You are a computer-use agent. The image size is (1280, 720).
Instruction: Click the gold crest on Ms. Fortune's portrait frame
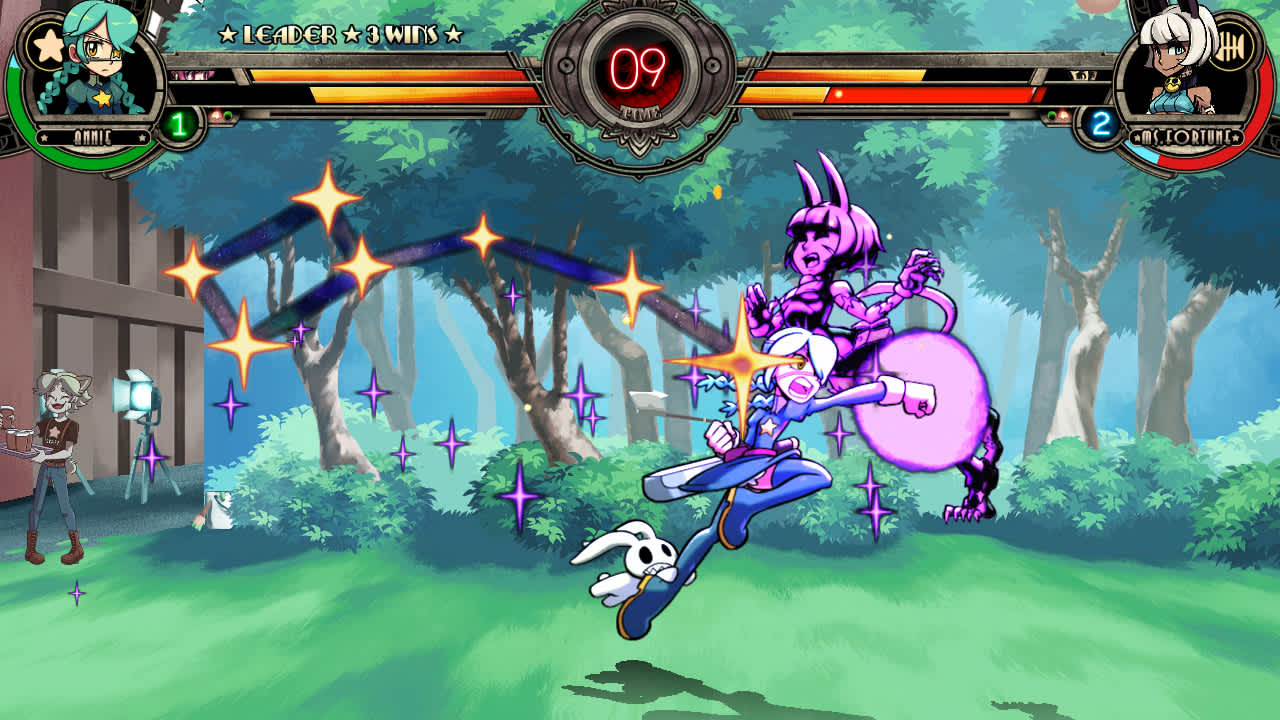pyautogui.click(x=1230, y=45)
